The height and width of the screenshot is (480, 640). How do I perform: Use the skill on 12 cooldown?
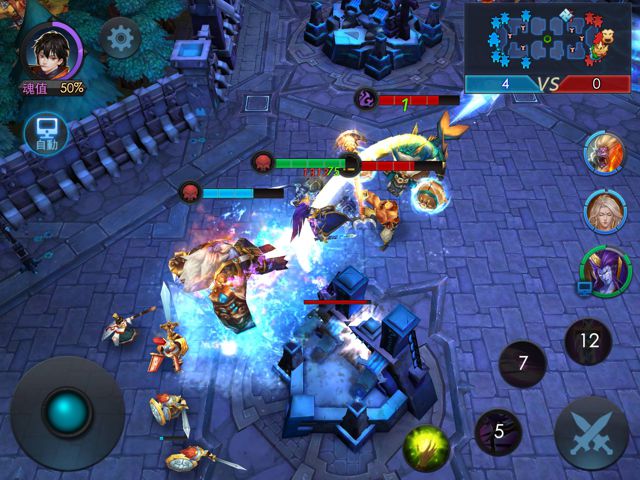[x=588, y=341]
